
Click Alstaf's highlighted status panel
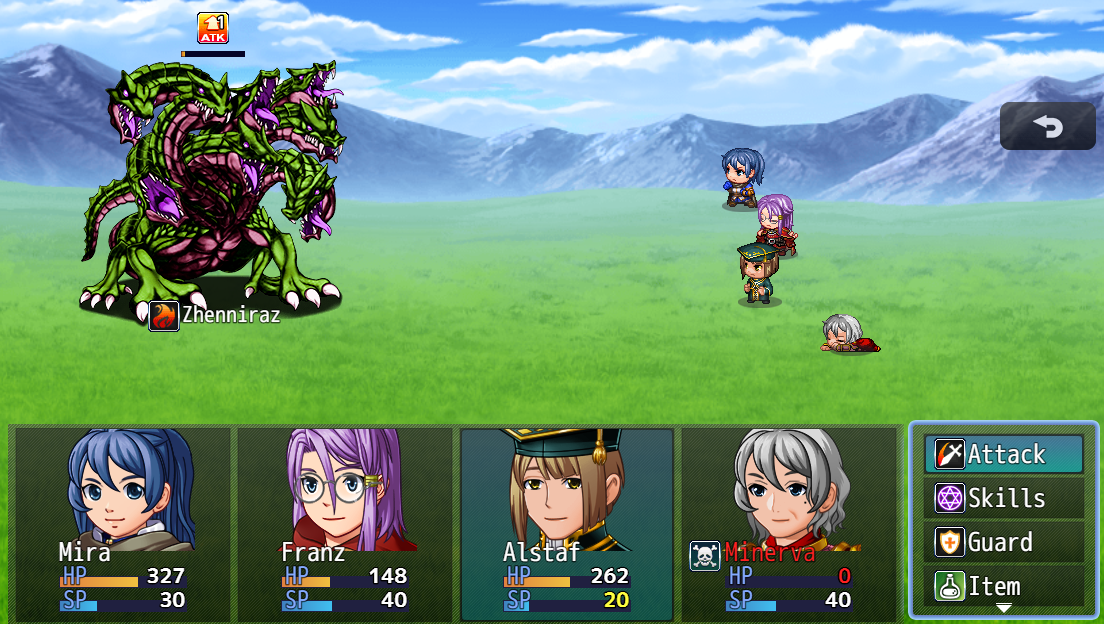coord(567,520)
